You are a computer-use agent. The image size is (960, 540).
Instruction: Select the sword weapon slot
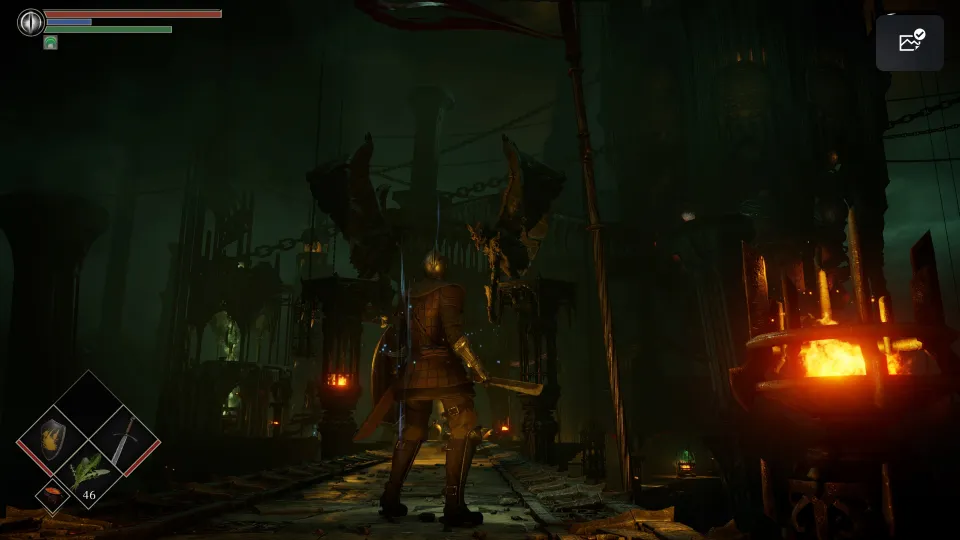tap(124, 439)
